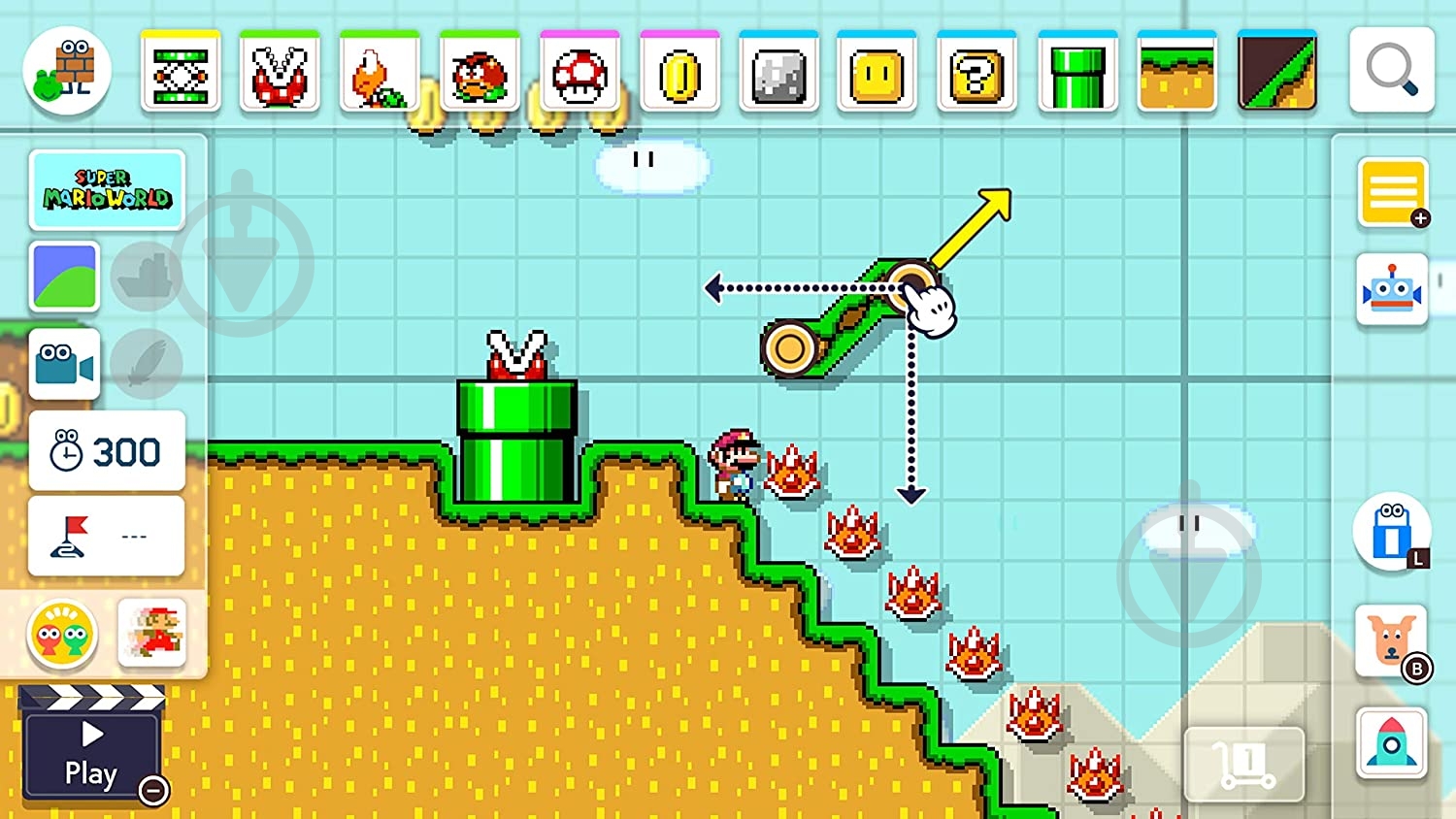Open the course menu list icon
The width and height of the screenshot is (1456, 819).
click(1393, 191)
